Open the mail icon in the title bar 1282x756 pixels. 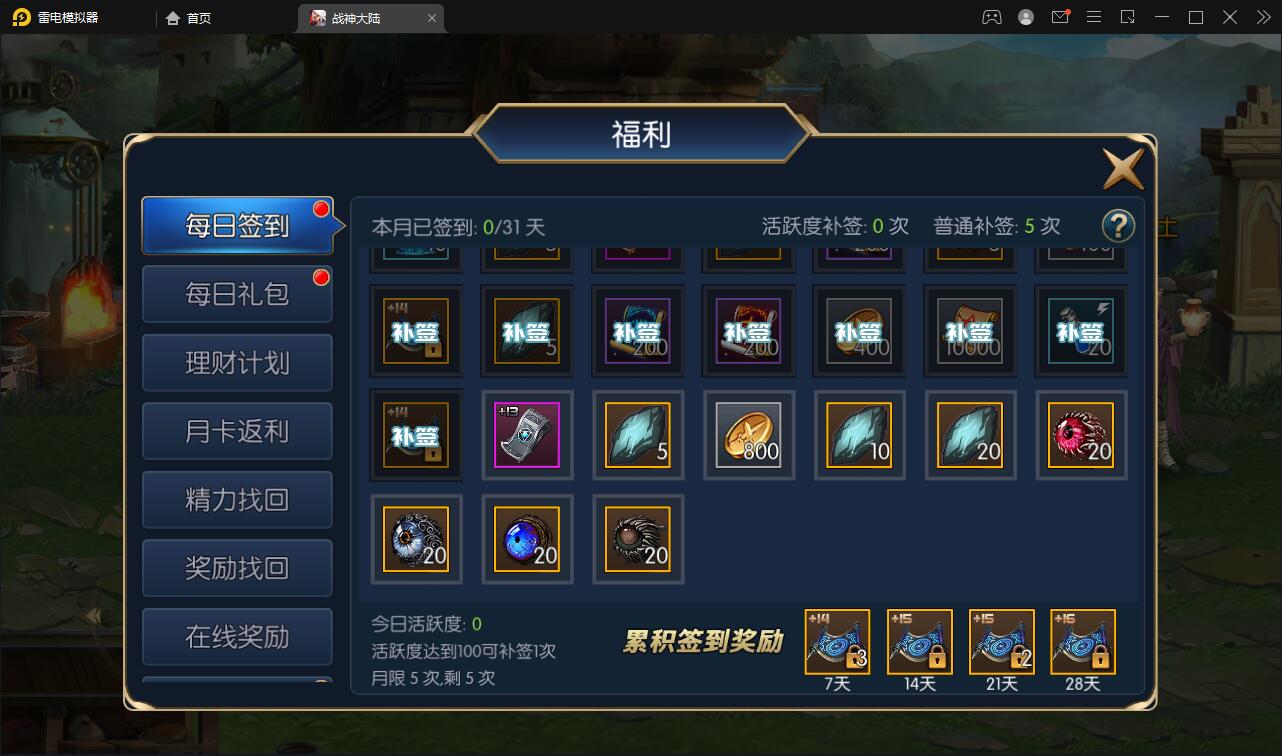point(1060,17)
